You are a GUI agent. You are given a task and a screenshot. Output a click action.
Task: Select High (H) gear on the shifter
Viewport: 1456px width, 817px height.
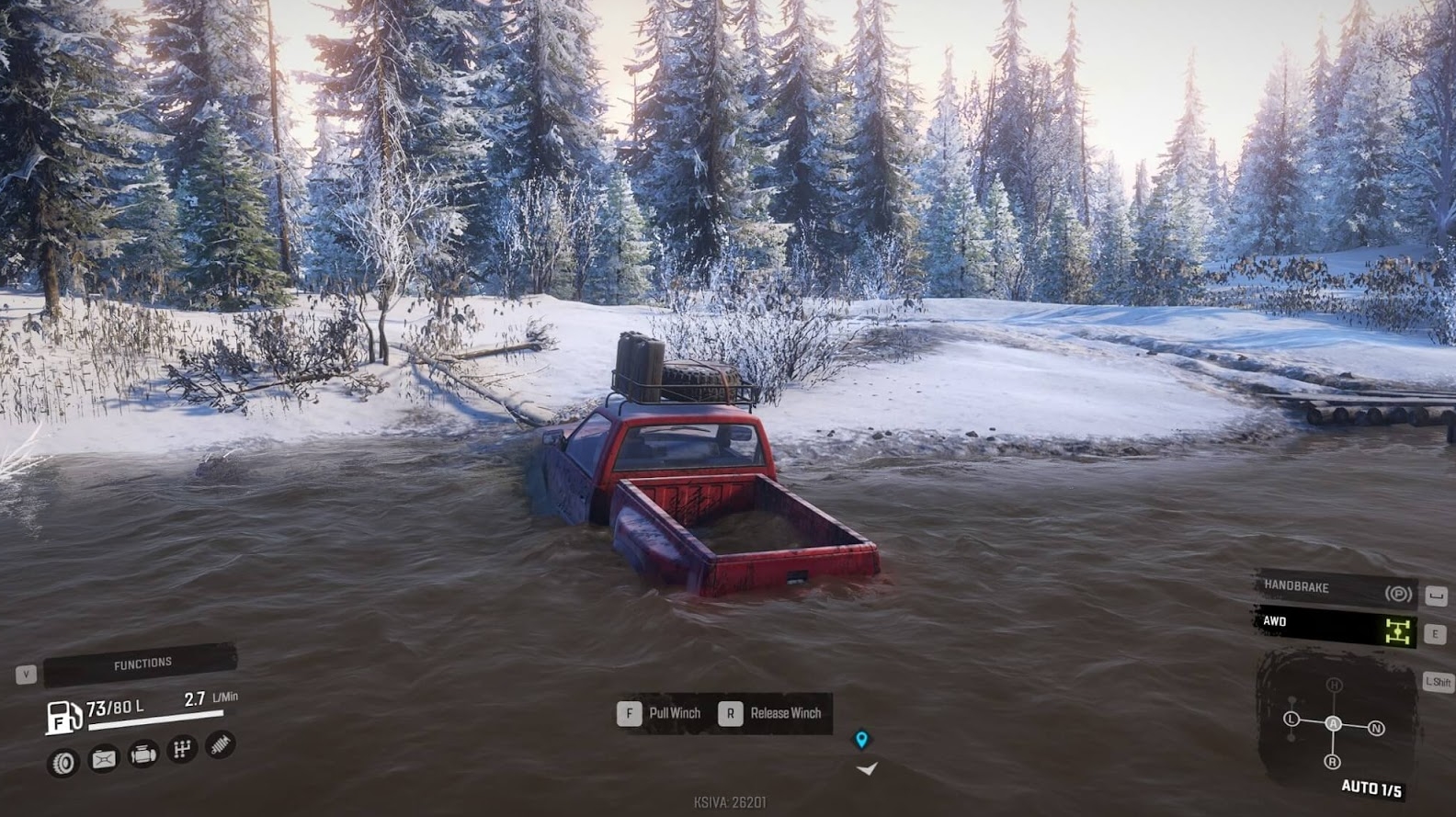1335,685
